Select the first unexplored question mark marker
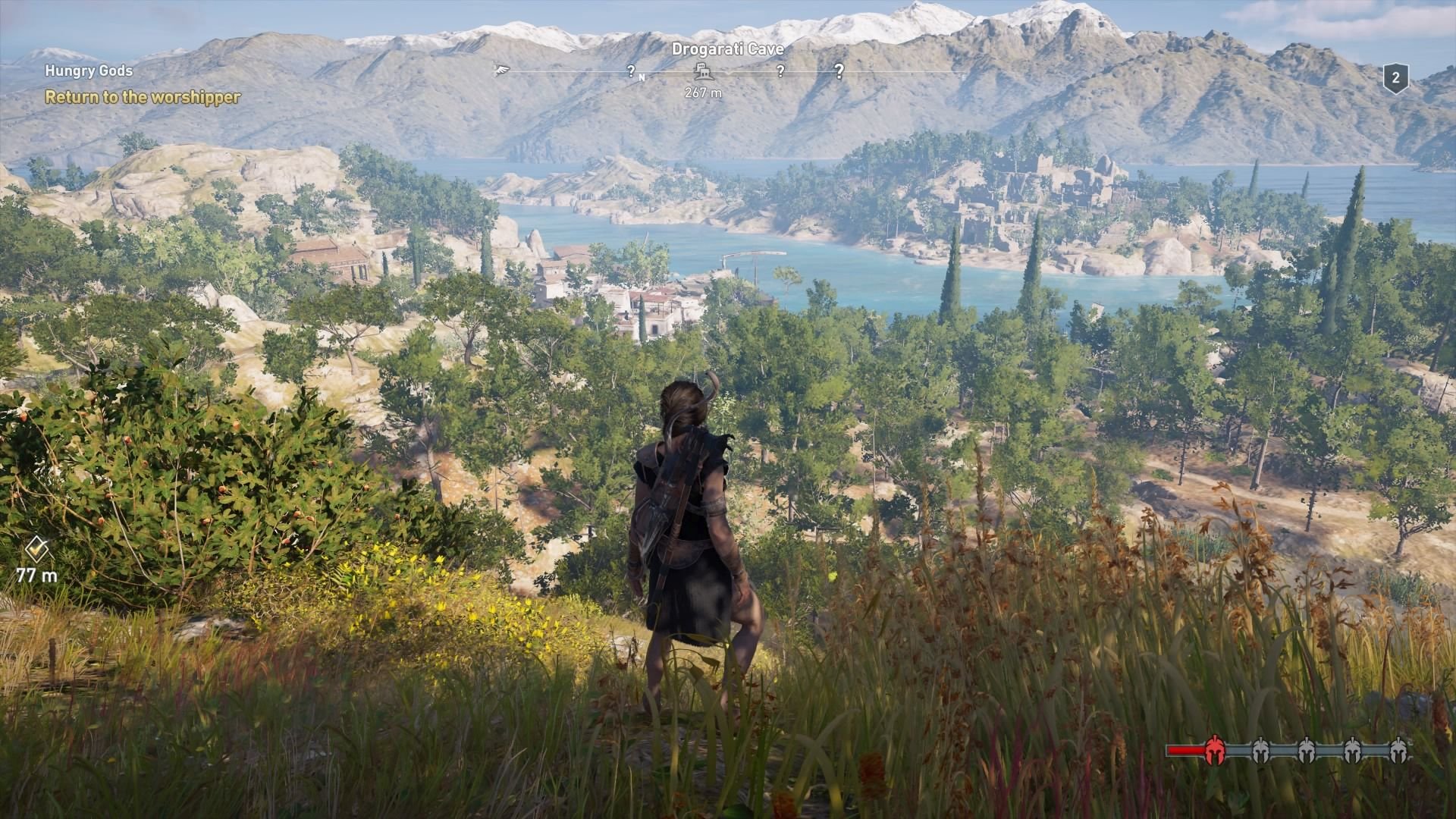Screen dimensions: 1456x819 (x=632, y=71)
